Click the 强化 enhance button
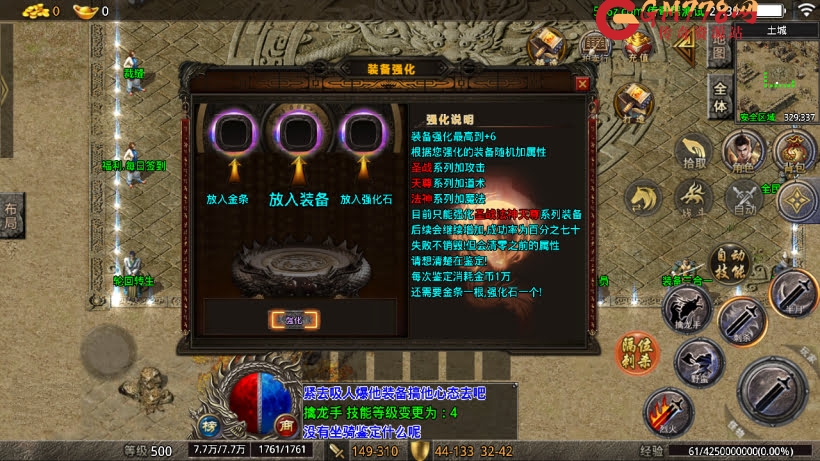This screenshot has height=461, width=820. [x=295, y=320]
